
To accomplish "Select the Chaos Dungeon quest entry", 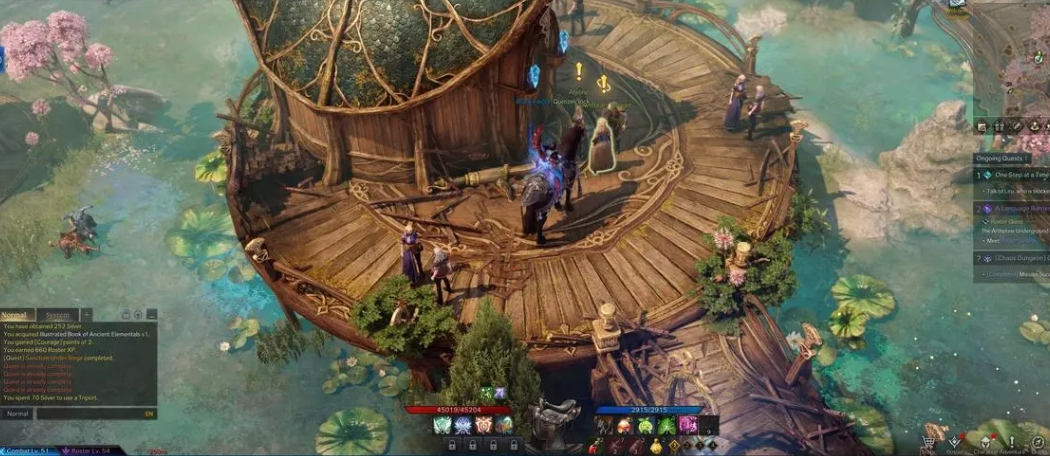I will pyautogui.click(x=1015, y=258).
